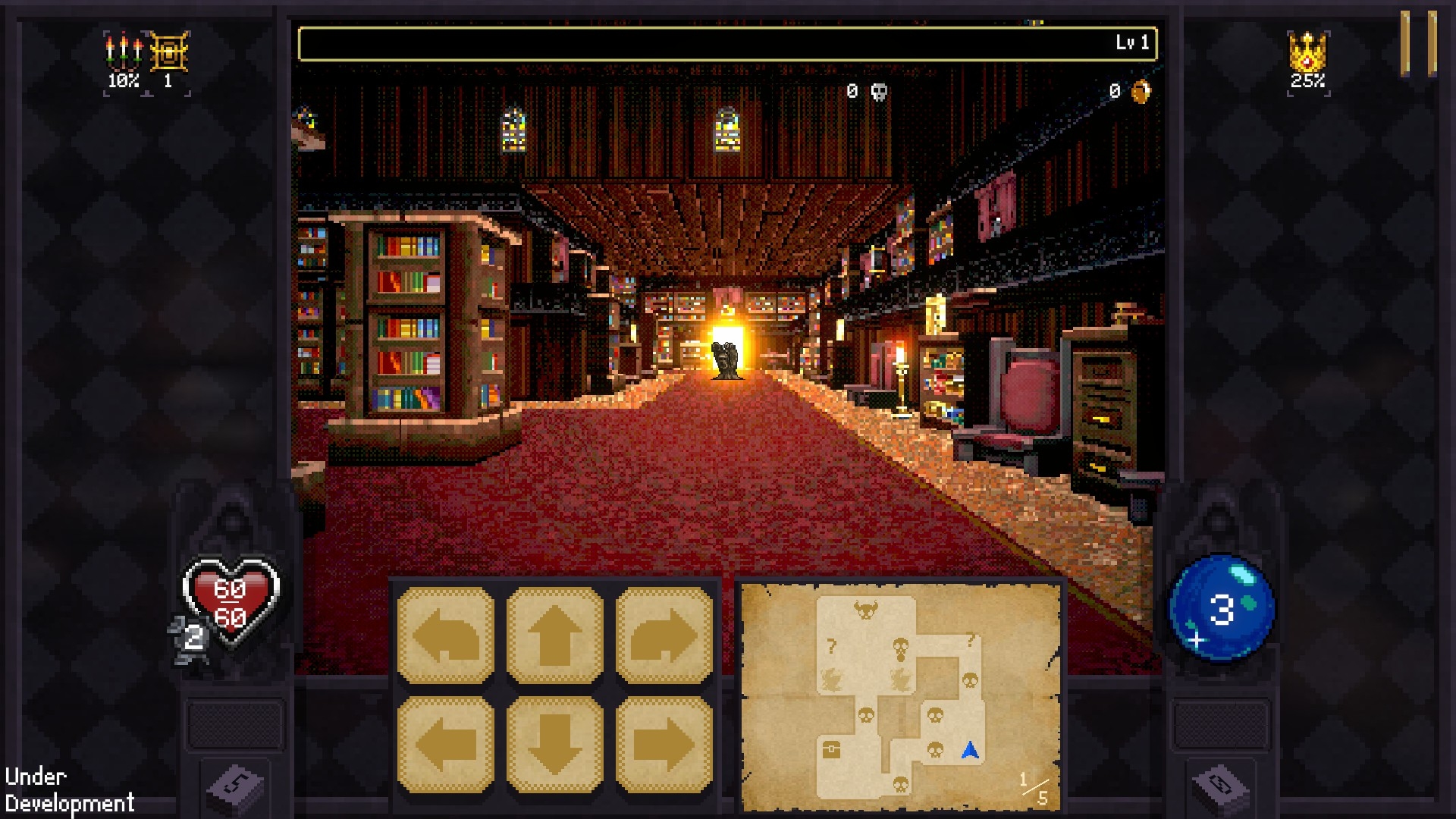The height and width of the screenshot is (819, 1456).
Task: Pause the game with the pause bars
Action: click(1417, 43)
